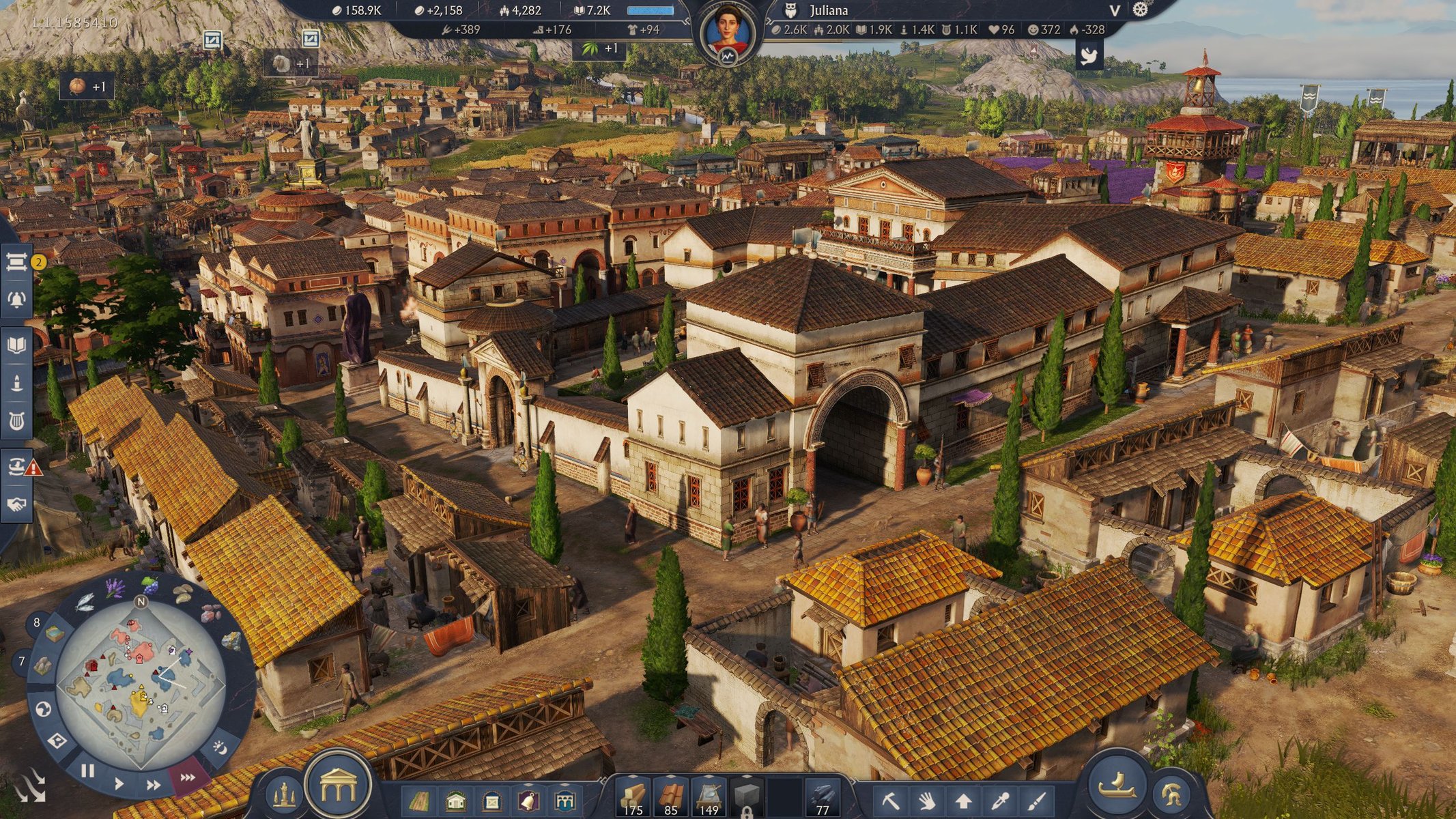Open the candle religion menu

click(16, 383)
